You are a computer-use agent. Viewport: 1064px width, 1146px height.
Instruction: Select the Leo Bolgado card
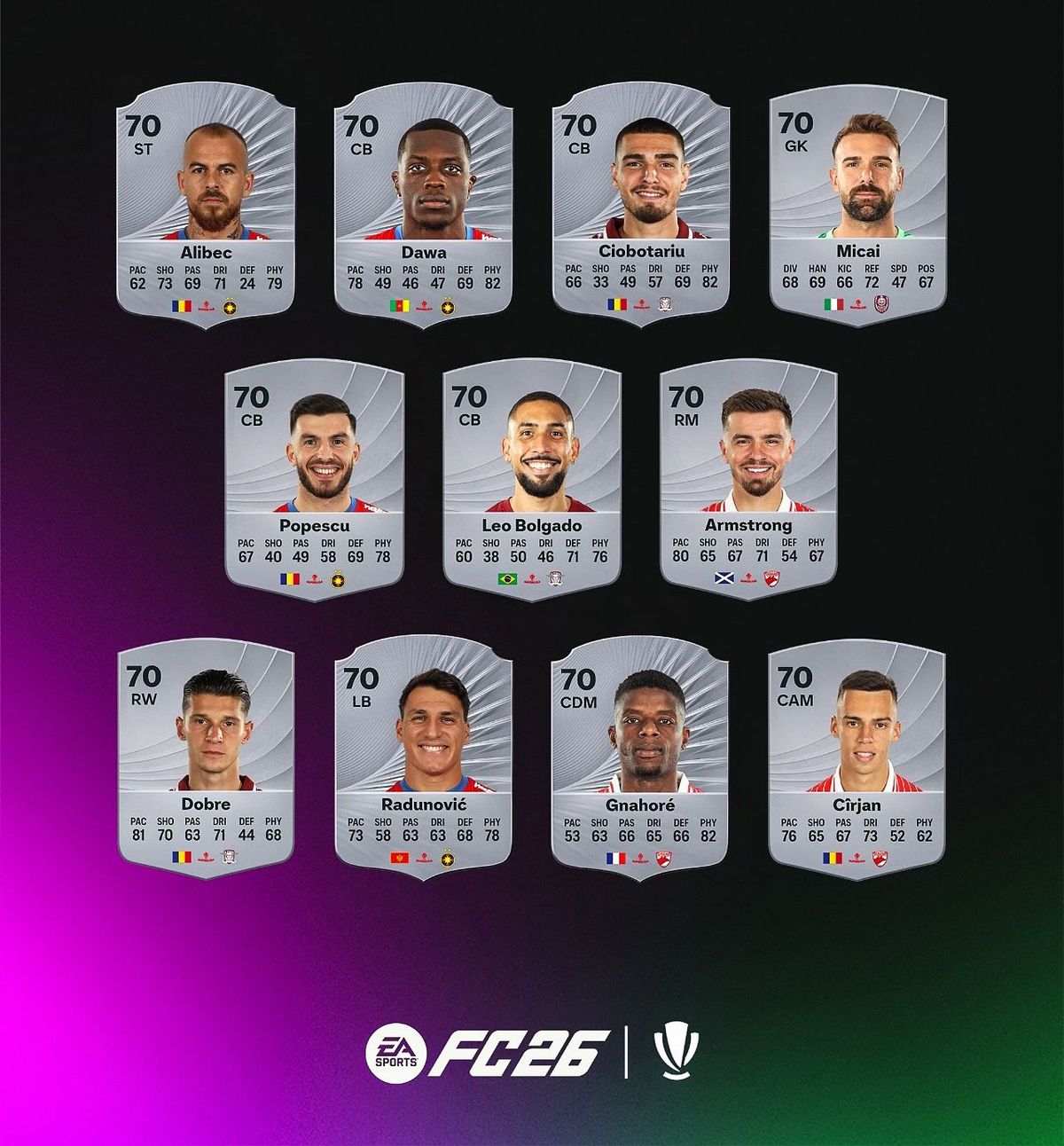(532, 479)
